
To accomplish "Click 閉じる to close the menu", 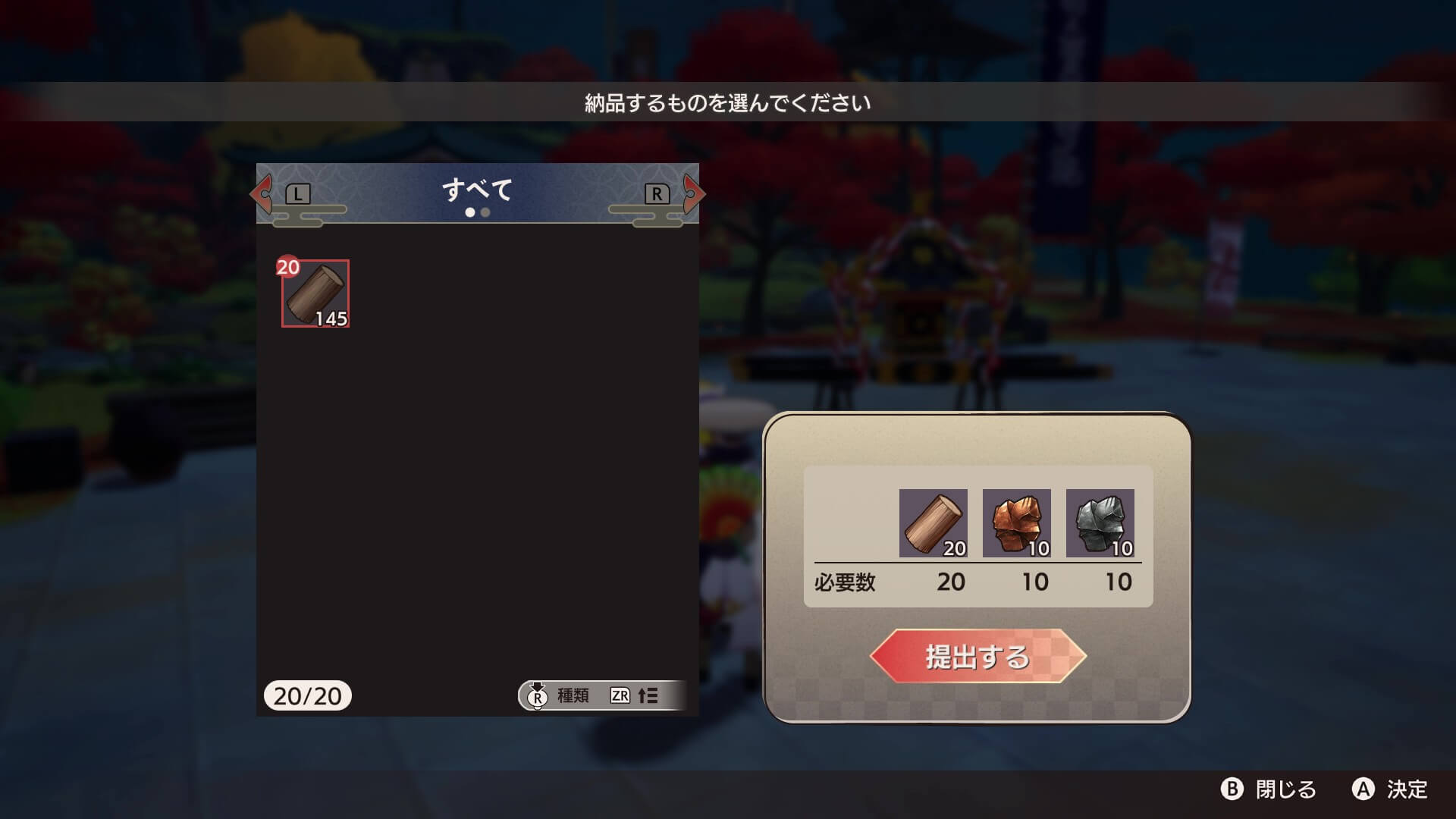I will coord(1269,789).
